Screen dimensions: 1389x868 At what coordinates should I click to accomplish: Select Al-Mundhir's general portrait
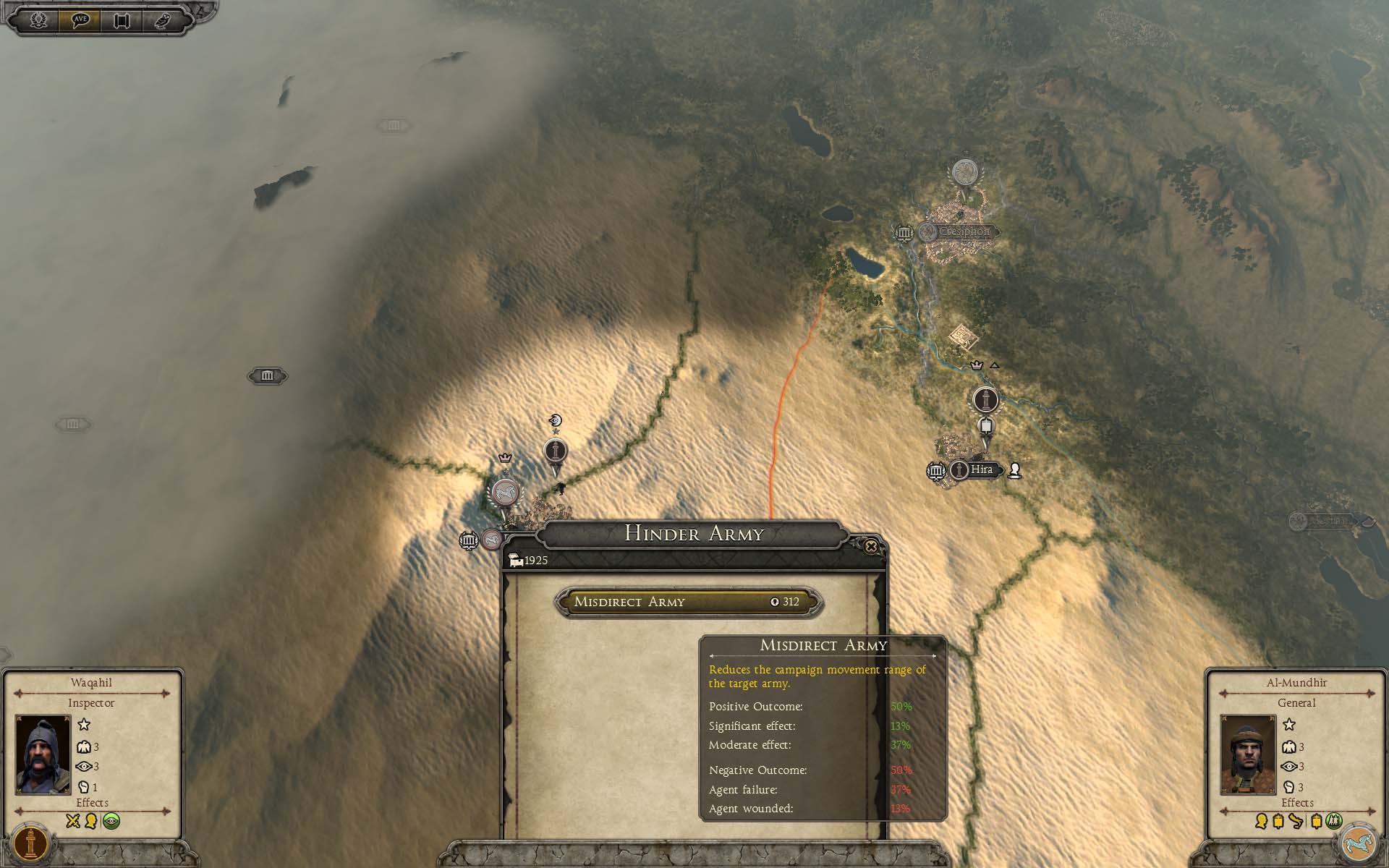[1248, 754]
